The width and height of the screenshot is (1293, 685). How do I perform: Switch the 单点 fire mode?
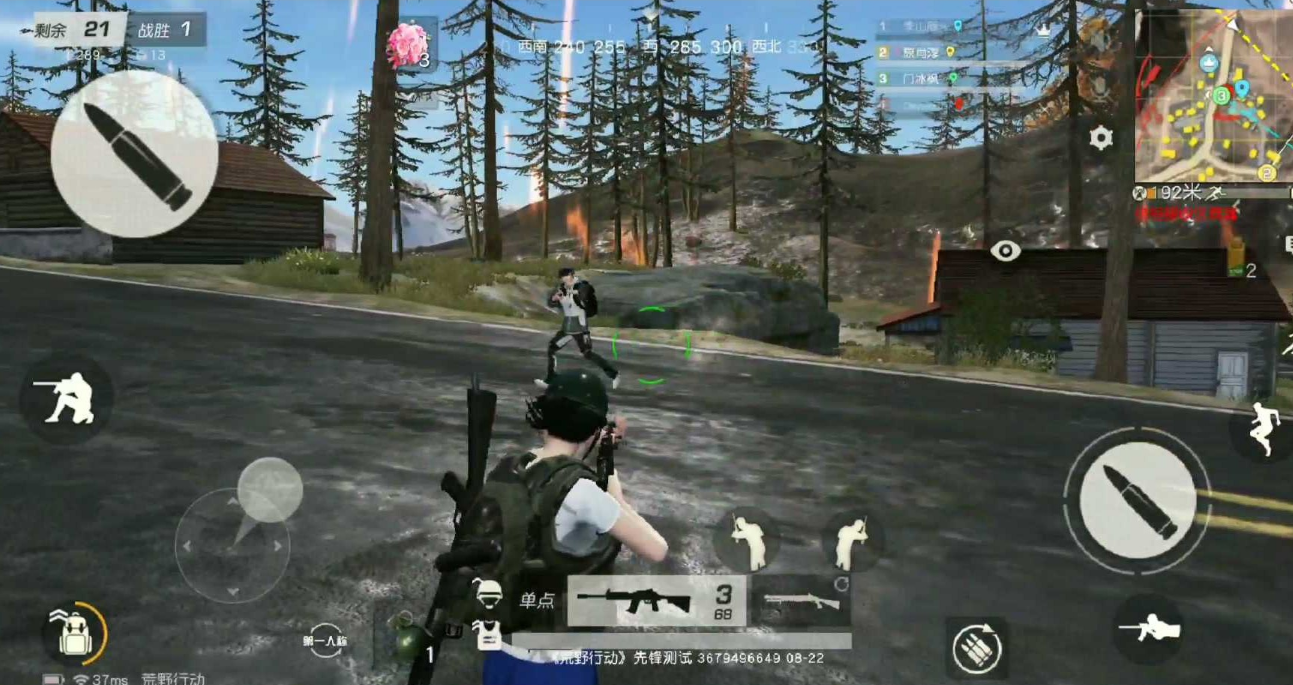[537, 601]
